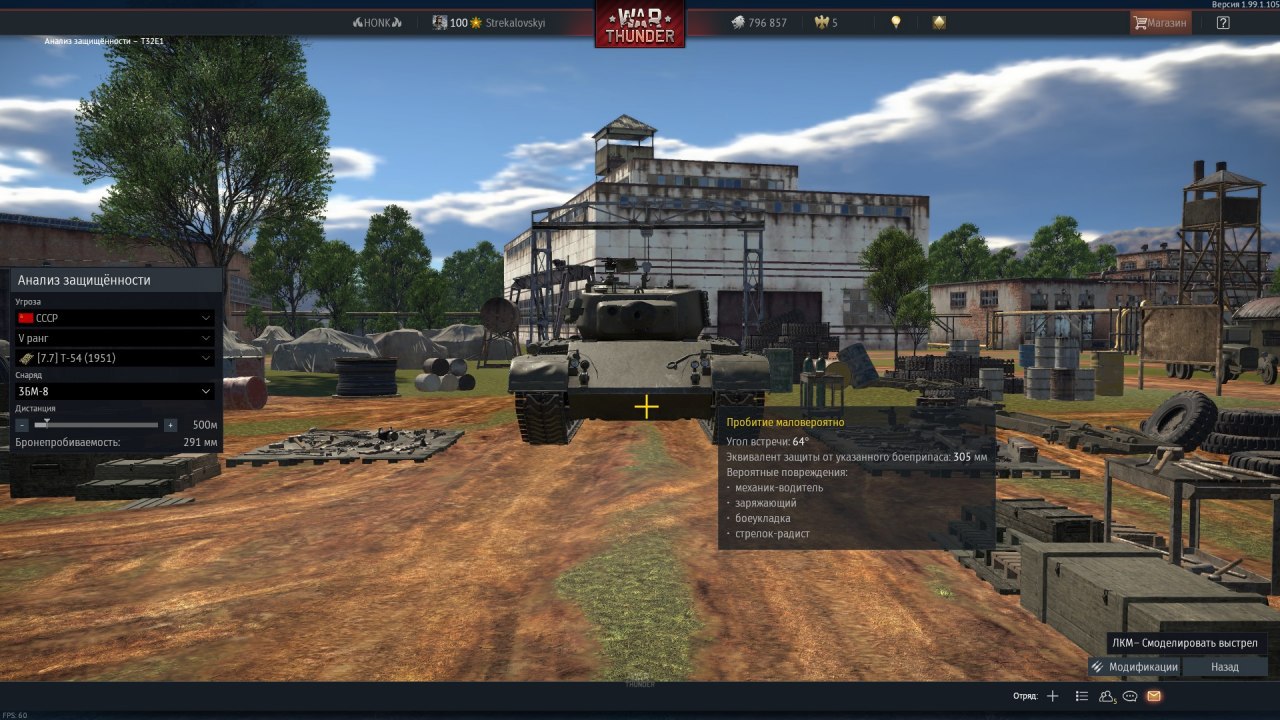
Task: Decrease distance with the minus button
Action: pyautogui.click(x=22, y=425)
